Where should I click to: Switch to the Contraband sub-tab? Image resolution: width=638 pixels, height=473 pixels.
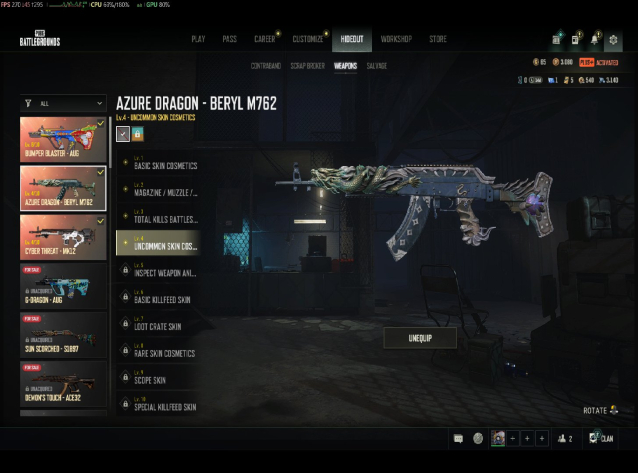[x=265, y=66]
